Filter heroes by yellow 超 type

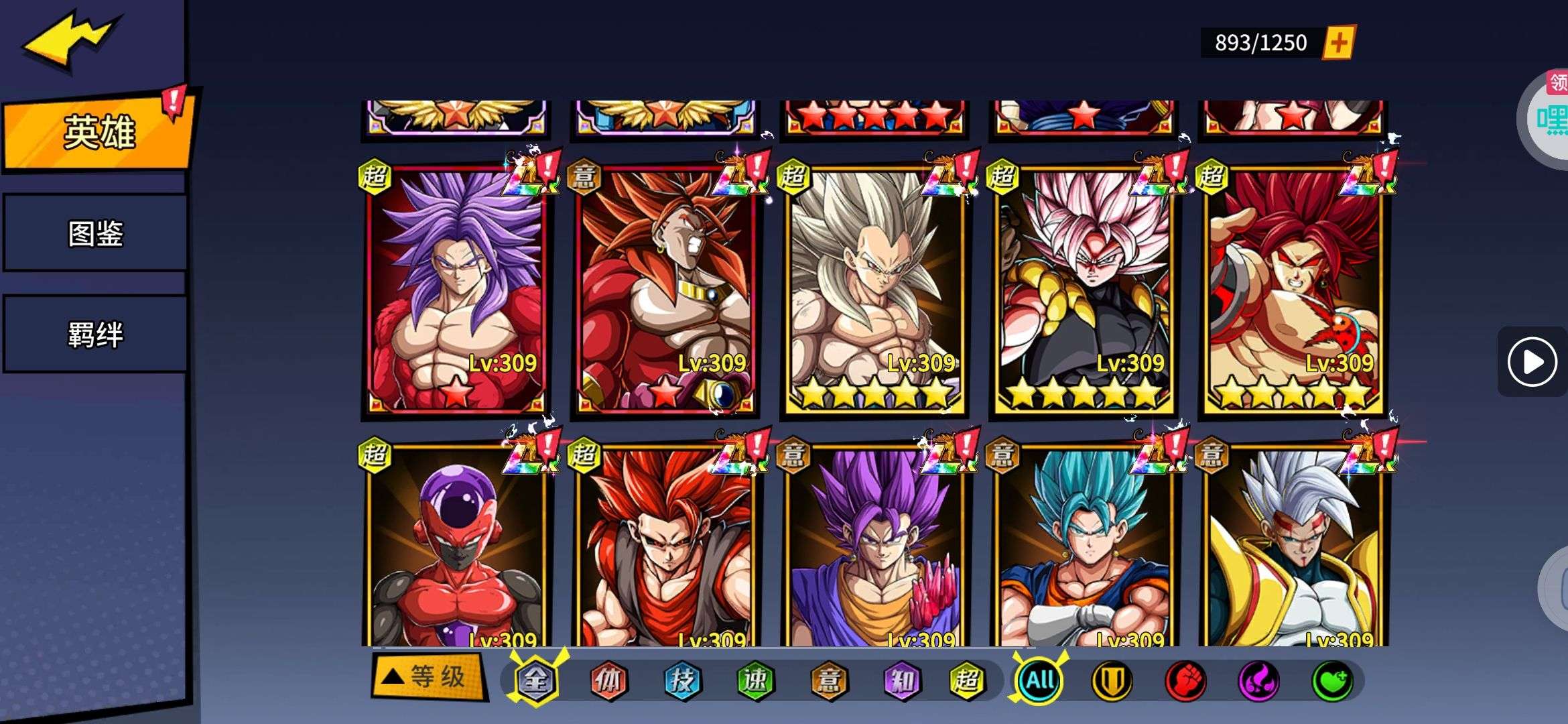pos(967,680)
